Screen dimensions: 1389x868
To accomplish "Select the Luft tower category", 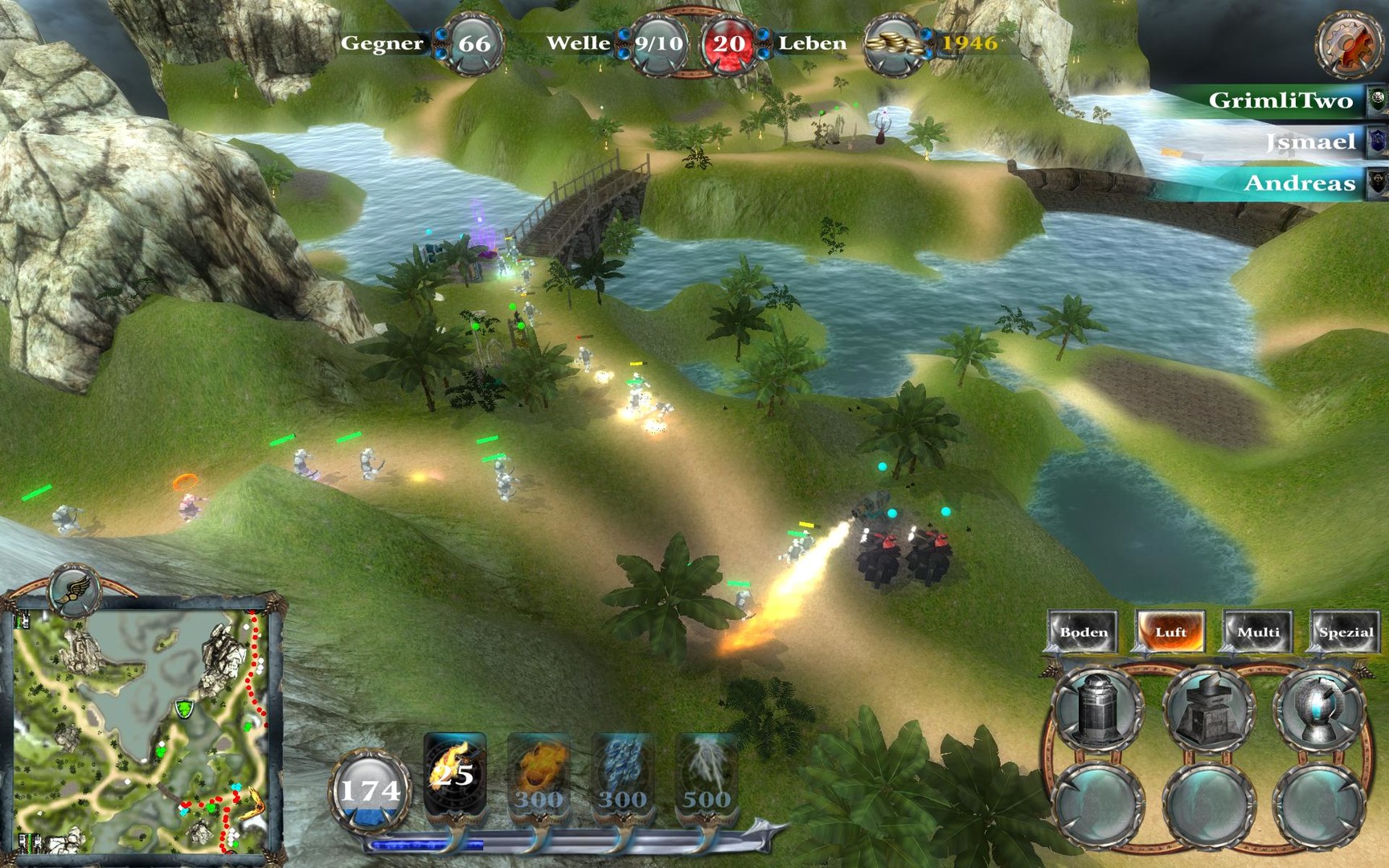I will click(x=1170, y=632).
